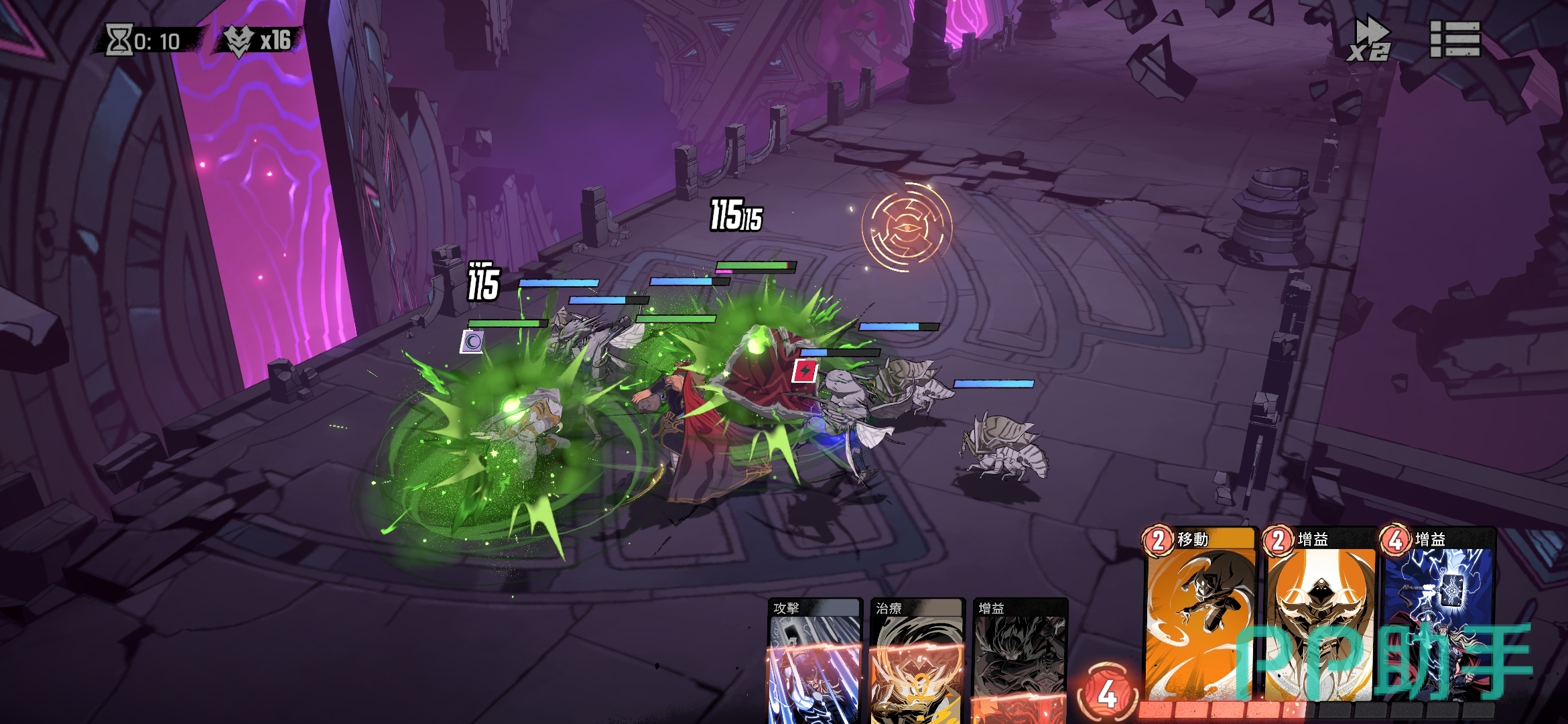The width and height of the screenshot is (1568, 724).
Task: Toggle the x2 fast-forward speed
Action: pyautogui.click(x=1369, y=40)
